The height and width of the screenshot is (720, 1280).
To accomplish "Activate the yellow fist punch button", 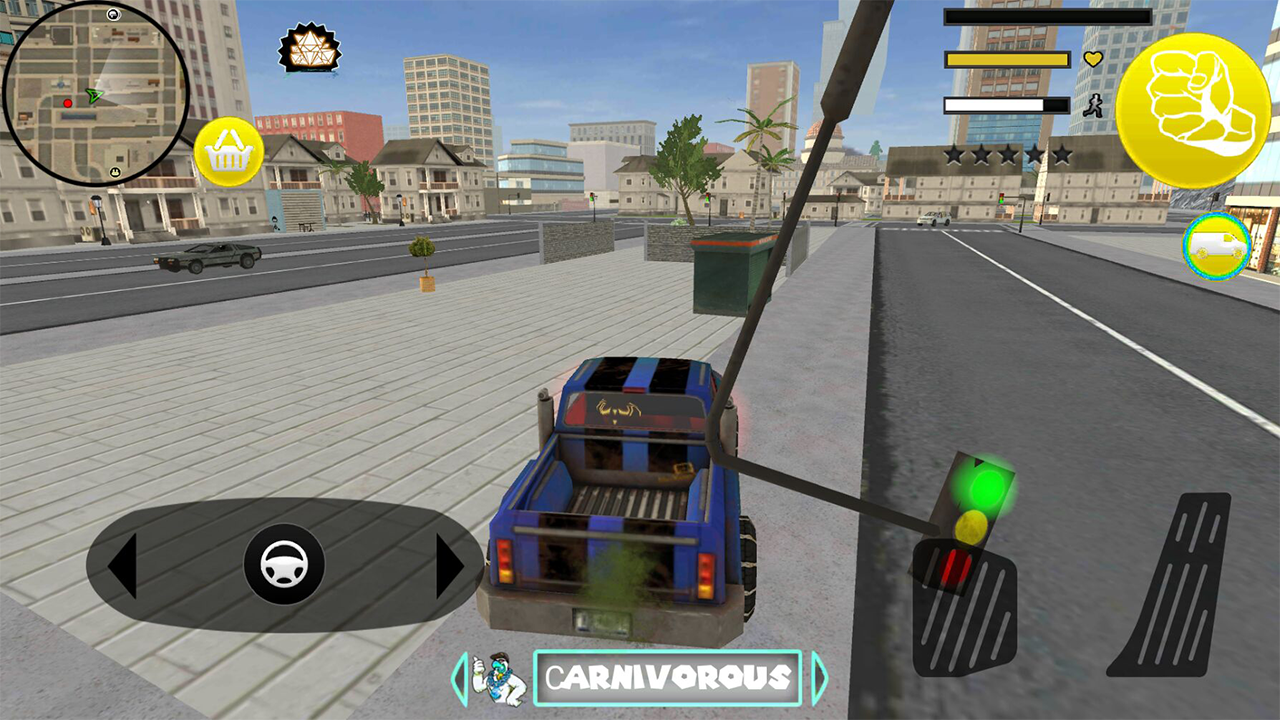I will (x=1193, y=110).
